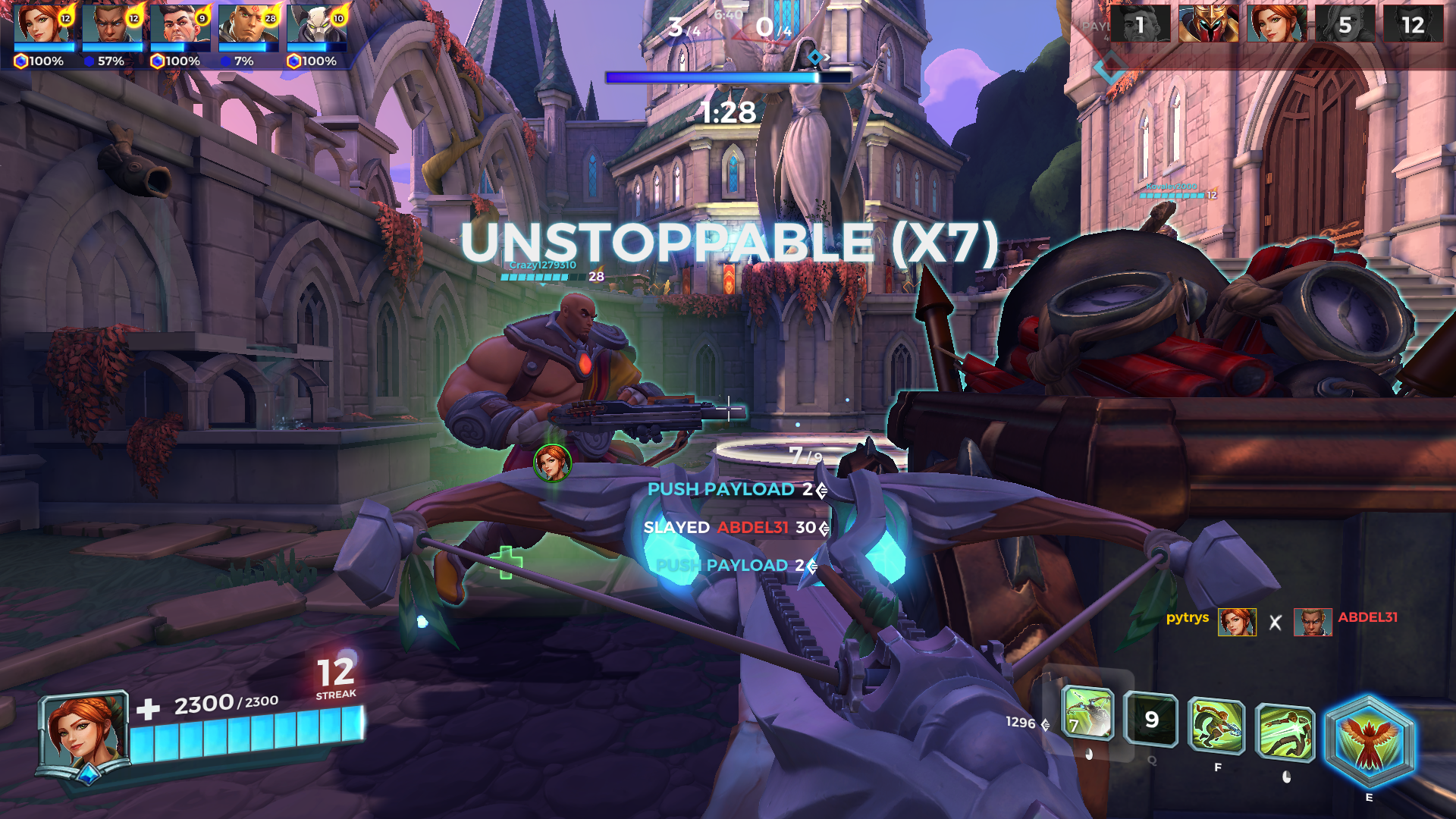Pick the bald ally portrait with streak 28
Screen dimensions: 1456x819
(x=249, y=25)
